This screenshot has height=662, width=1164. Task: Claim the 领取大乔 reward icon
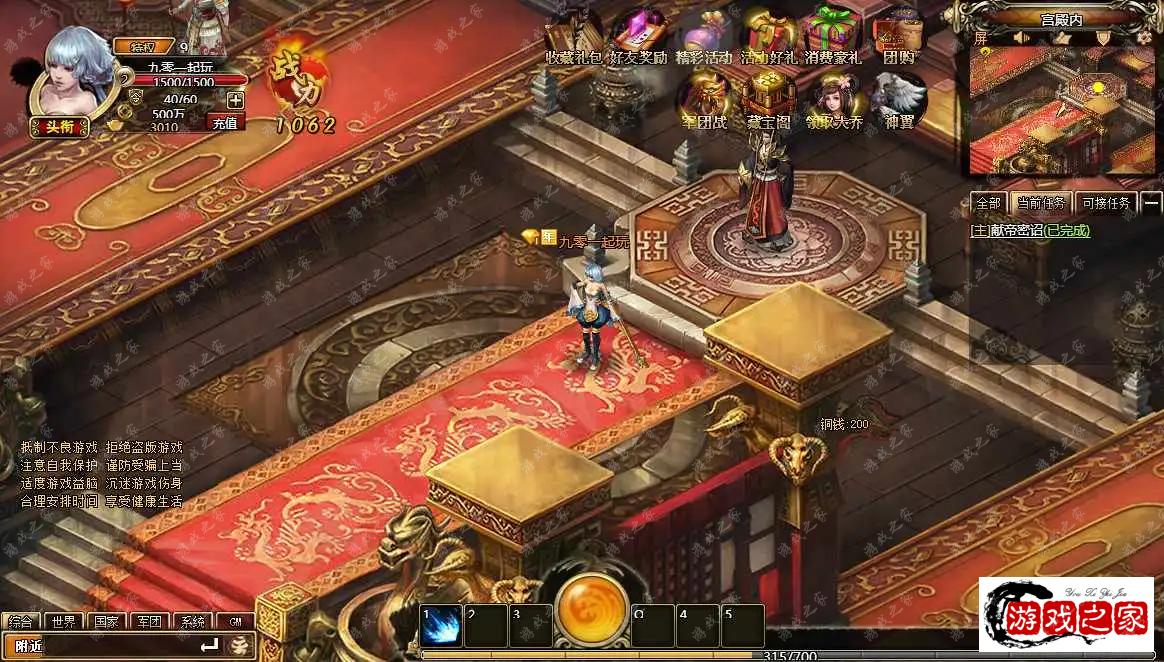point(833,98)
